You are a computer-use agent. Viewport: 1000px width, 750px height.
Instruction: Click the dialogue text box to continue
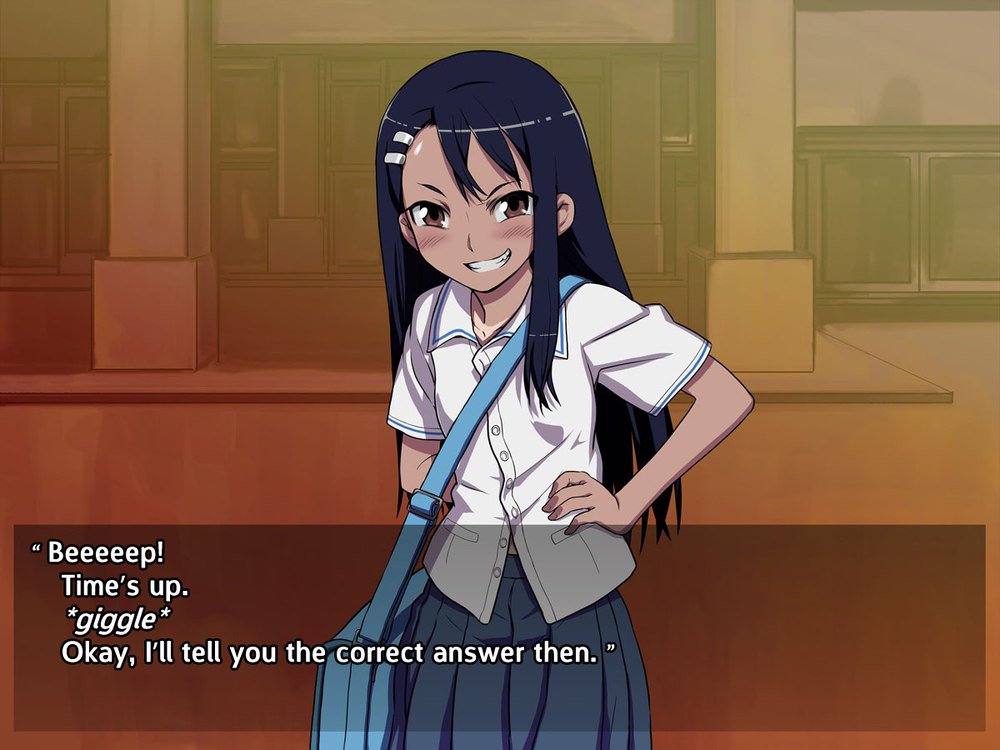(498, 612)
